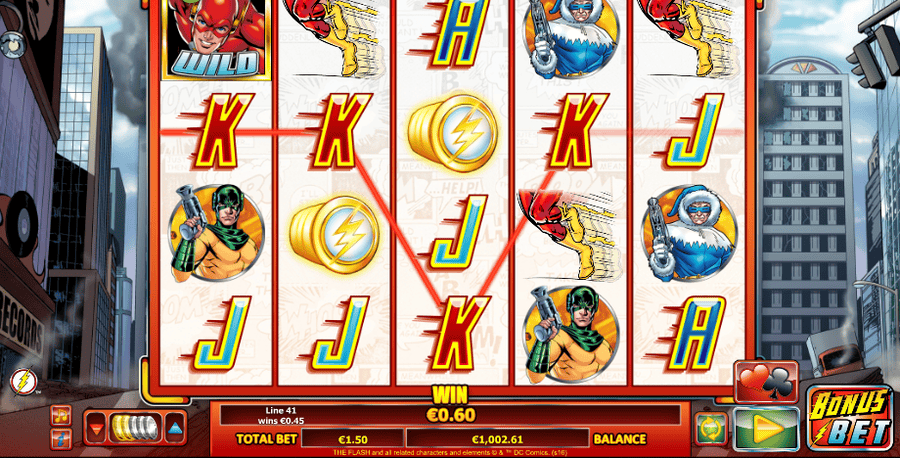Screen dimensions: 900x458
Task: Turn on autoplay with the circular arrows button
Action: [711, 428]
